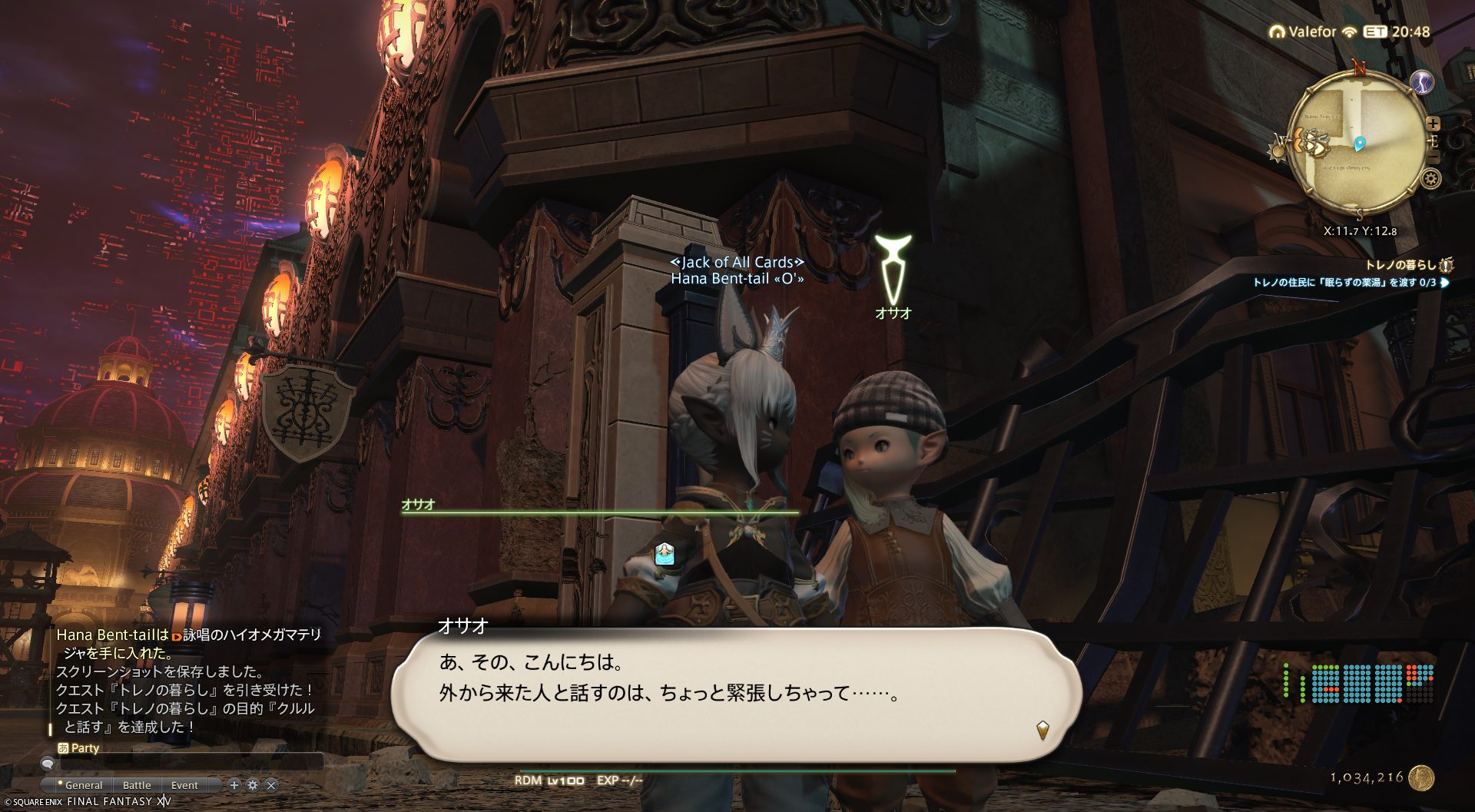Click the 眠らずの薬湯 quest objective line
The height and width of the screenshot is (812, 1475).
tap(1344, 283)
